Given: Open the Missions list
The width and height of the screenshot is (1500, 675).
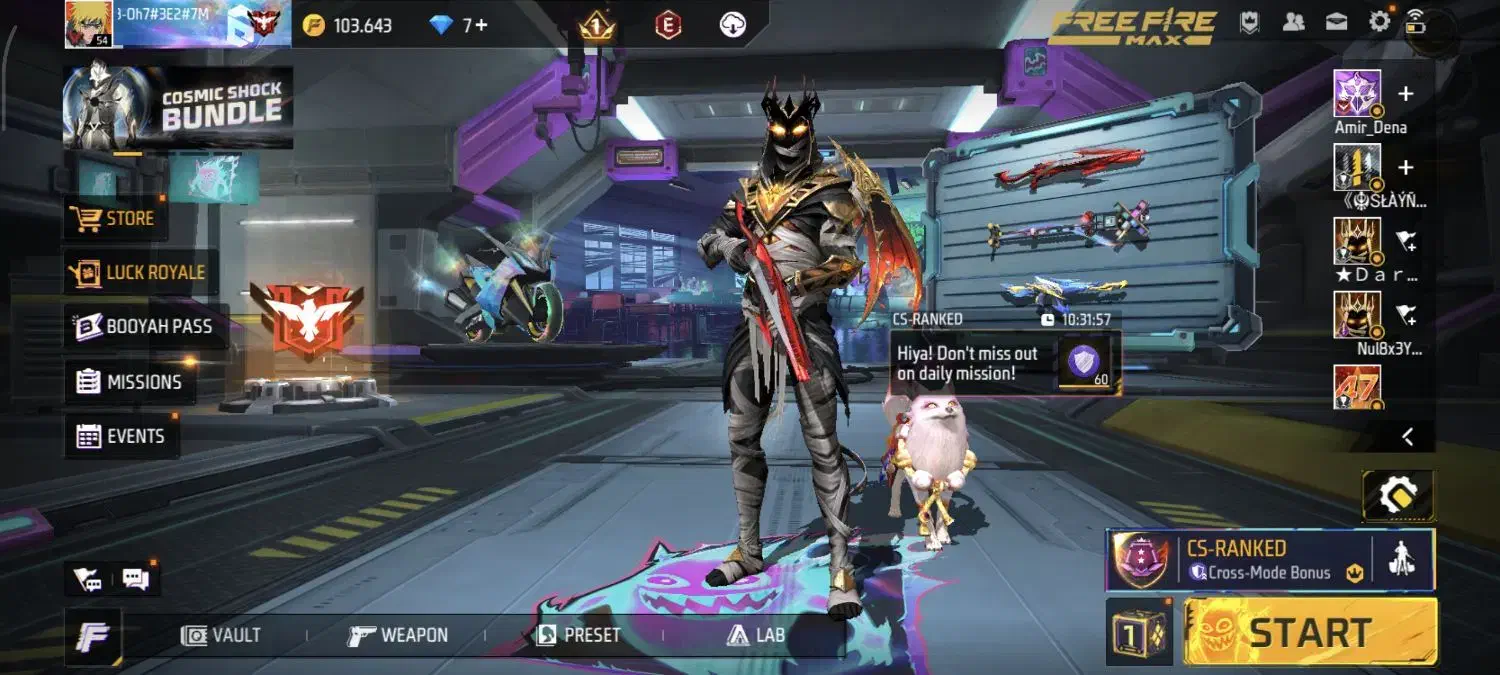Looking at the screenshot, I should click(129, 382).
